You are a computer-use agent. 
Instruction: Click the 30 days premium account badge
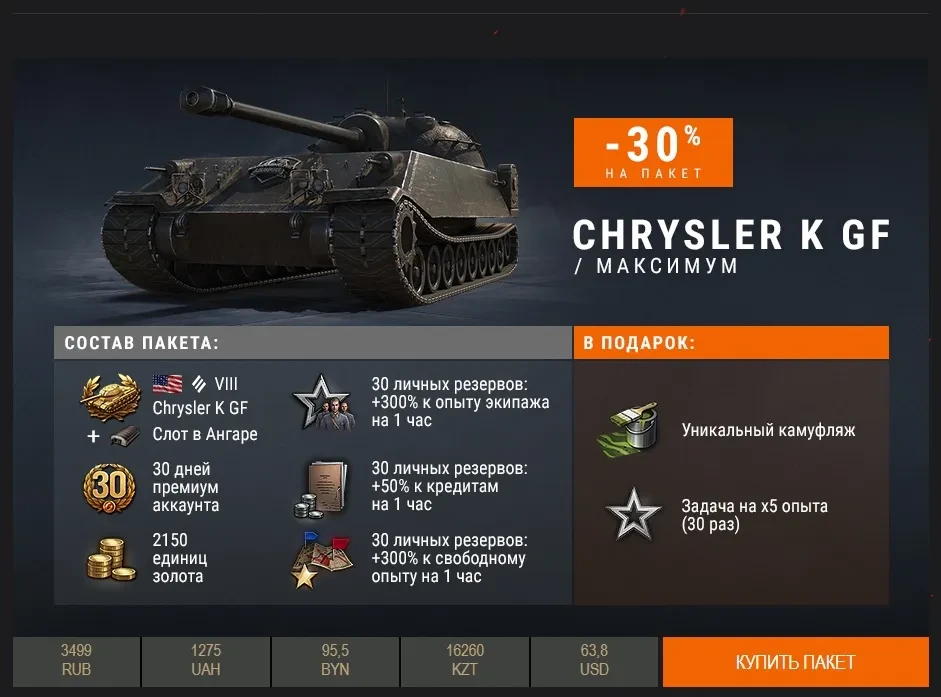(108, 487)
